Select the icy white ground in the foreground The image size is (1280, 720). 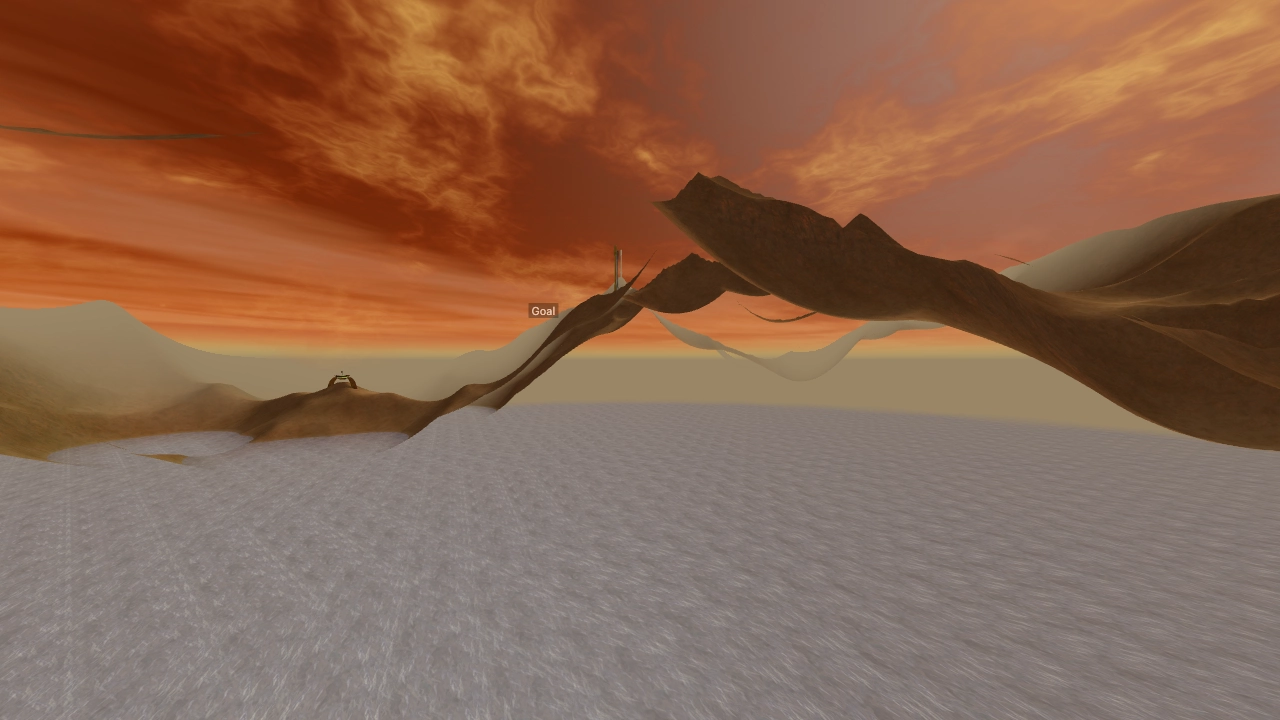[x=640, y=600]
